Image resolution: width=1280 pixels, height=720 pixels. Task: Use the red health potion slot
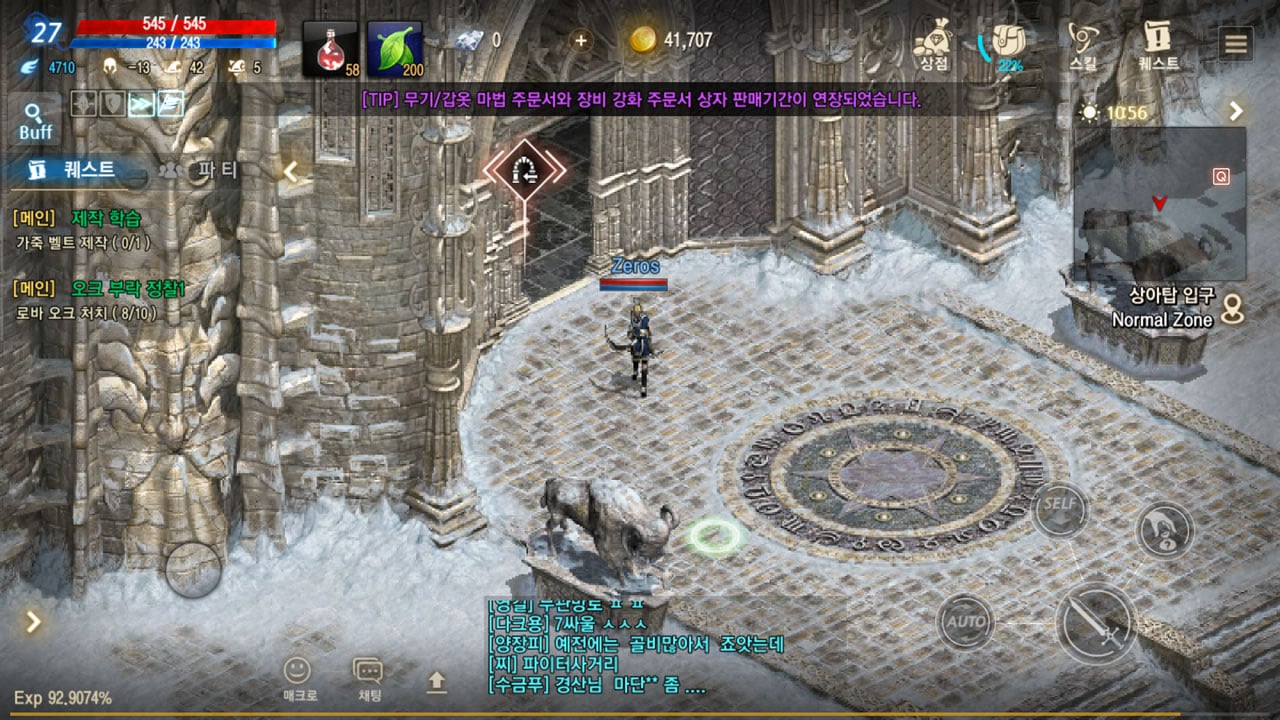331,49
